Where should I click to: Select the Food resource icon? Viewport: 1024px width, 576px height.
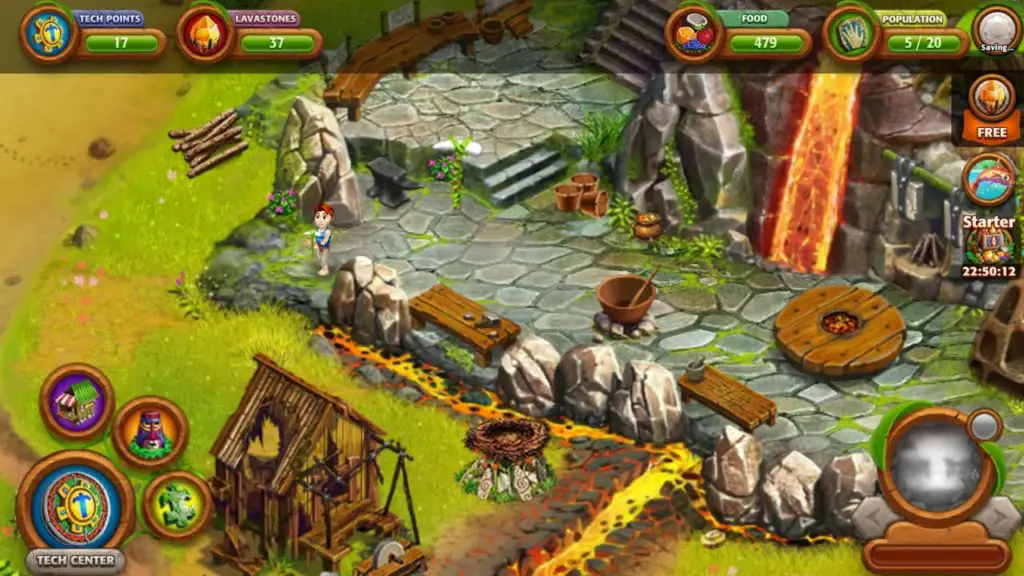coord(694,34)
